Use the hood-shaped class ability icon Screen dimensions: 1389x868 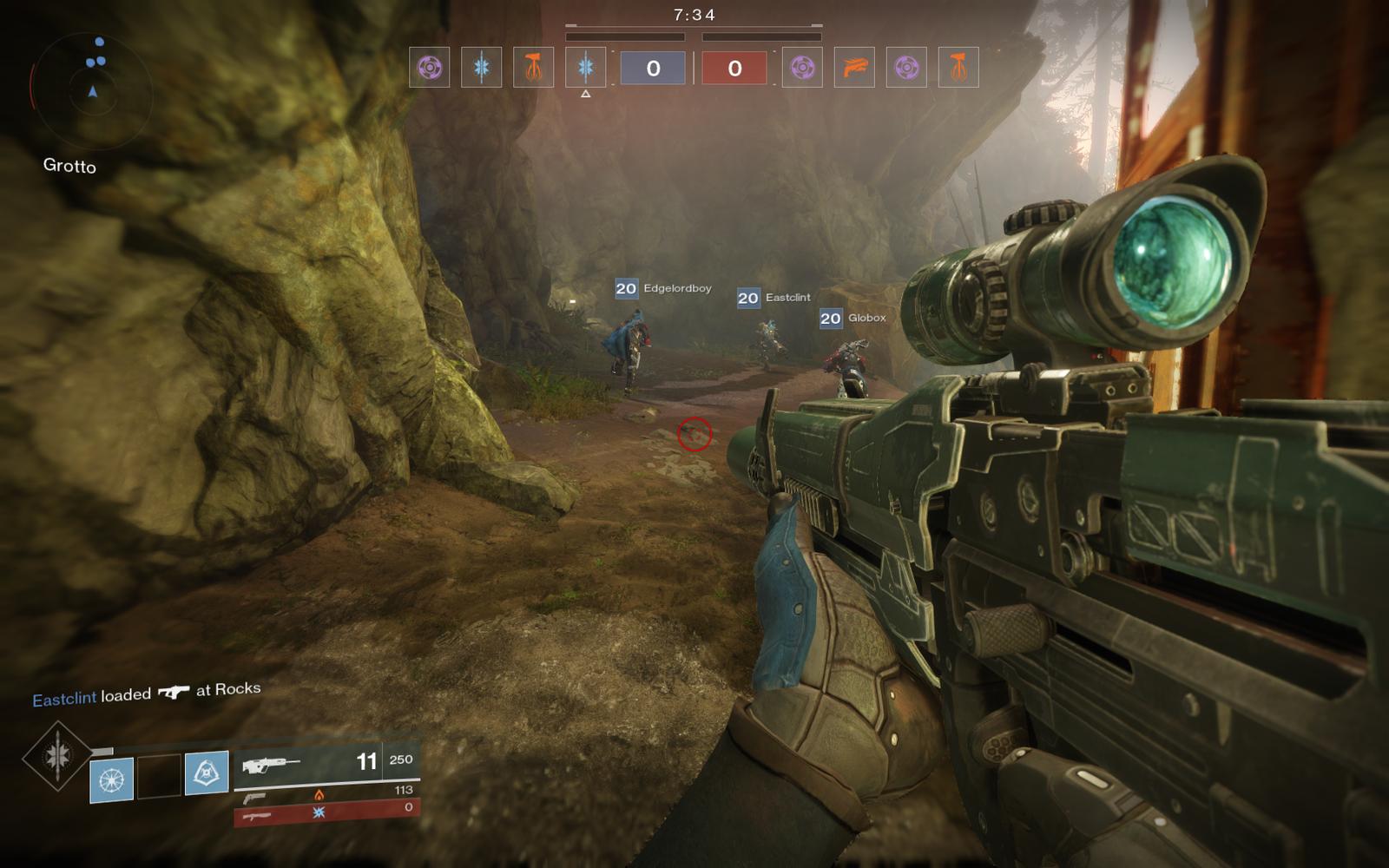coord(207,773)
